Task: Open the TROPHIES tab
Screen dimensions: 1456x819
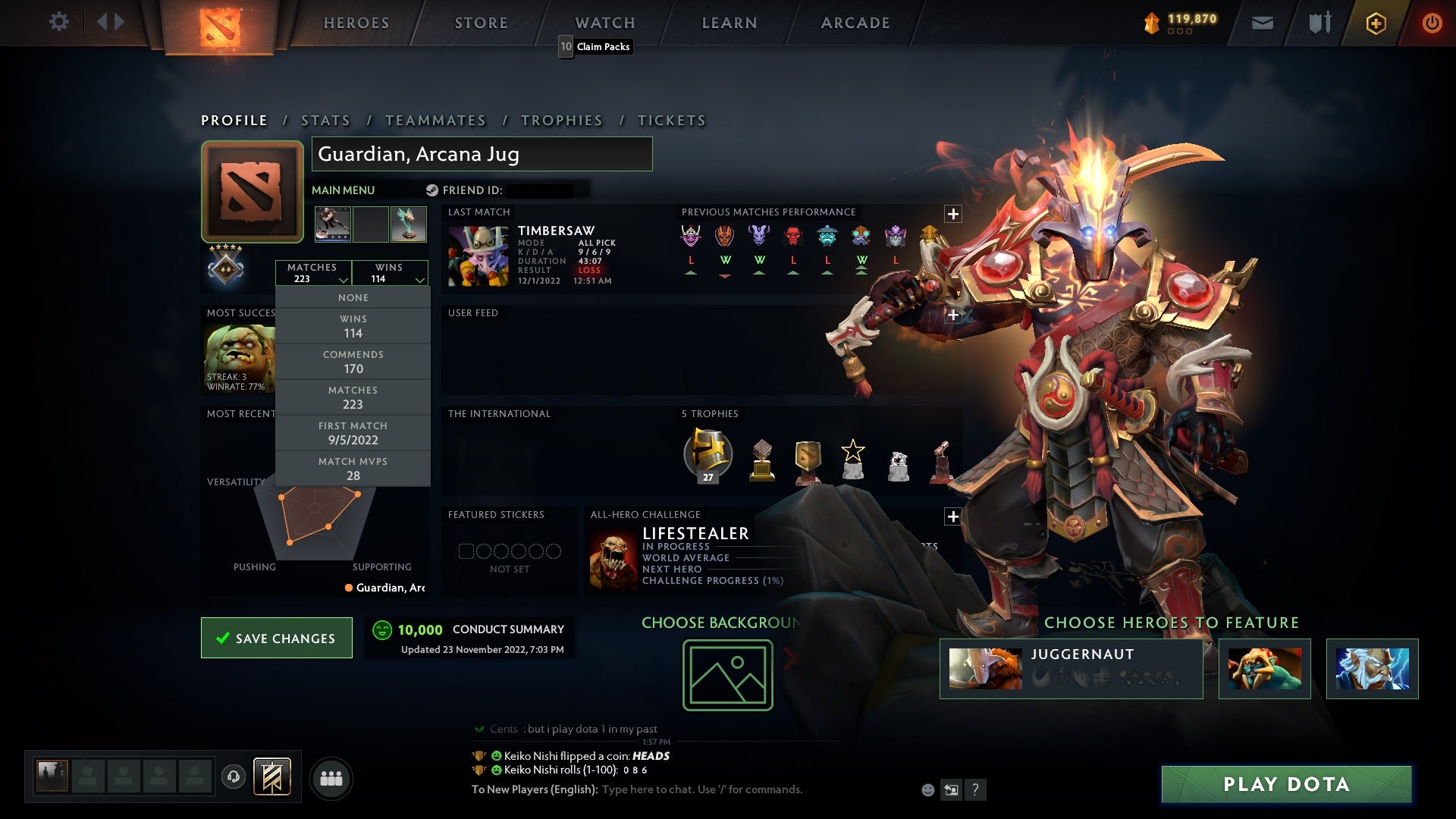Action: (561, 120)
